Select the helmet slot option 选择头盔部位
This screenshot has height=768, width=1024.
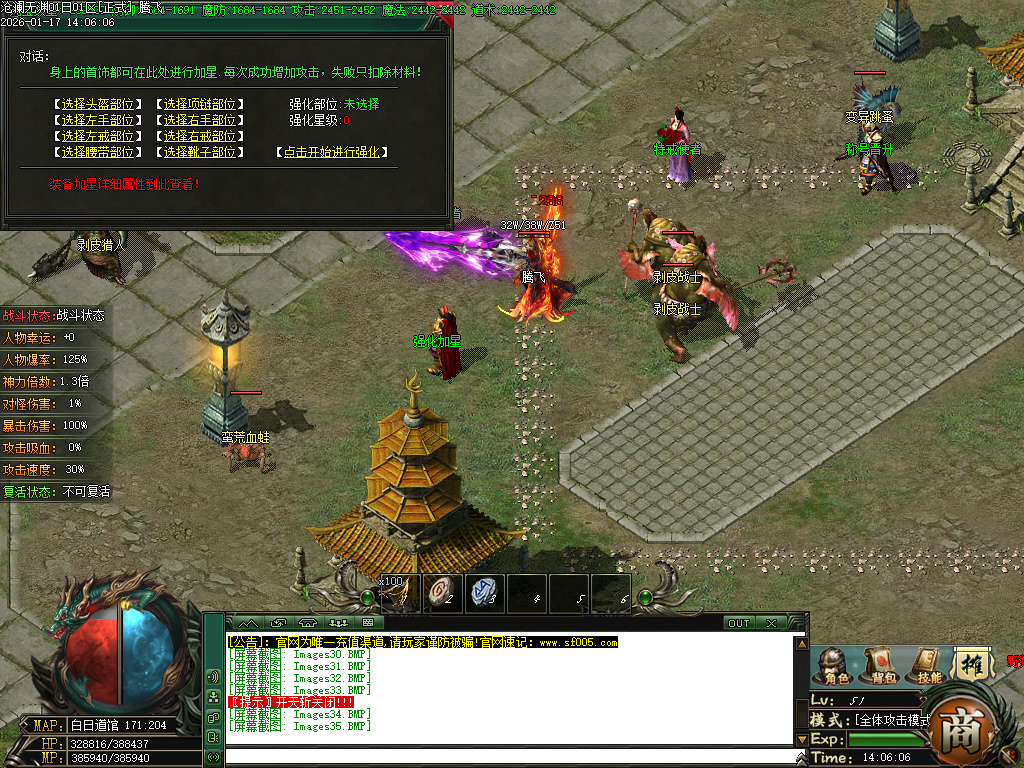pyautogui.click(x=97, y=104)
